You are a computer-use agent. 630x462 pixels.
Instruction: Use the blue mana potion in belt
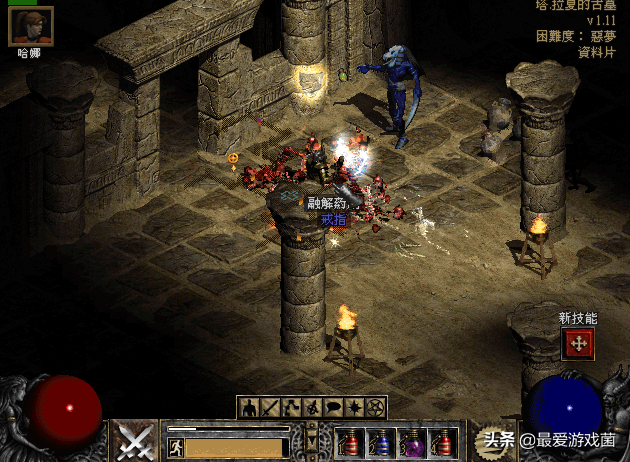pos(382,442)
